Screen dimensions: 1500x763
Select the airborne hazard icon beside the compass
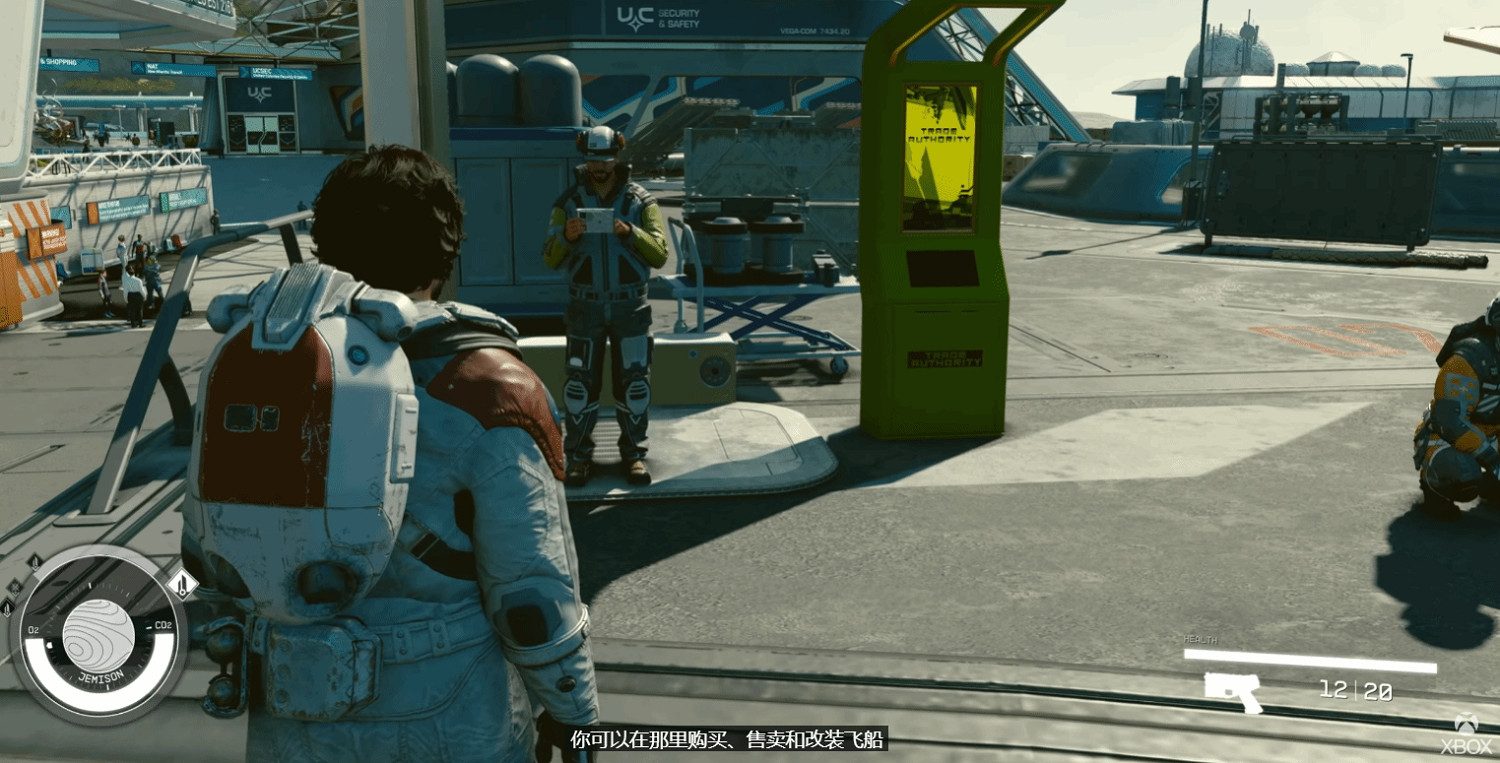click(35, 562)
